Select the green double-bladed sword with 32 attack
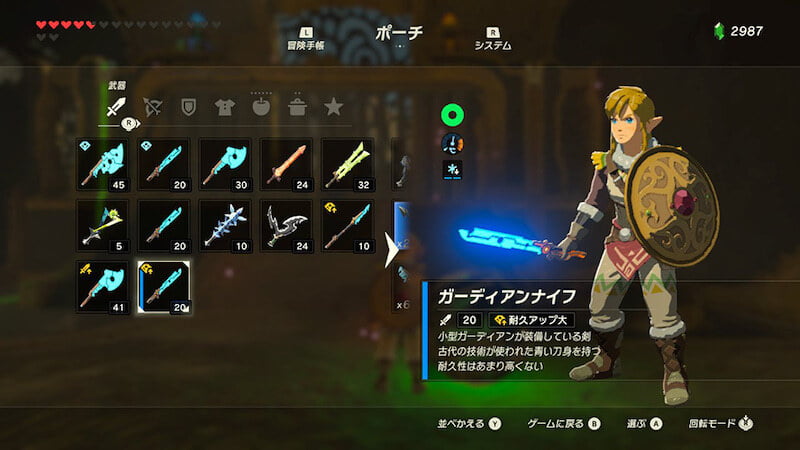 pyautogui.click(x=347, y=165)
